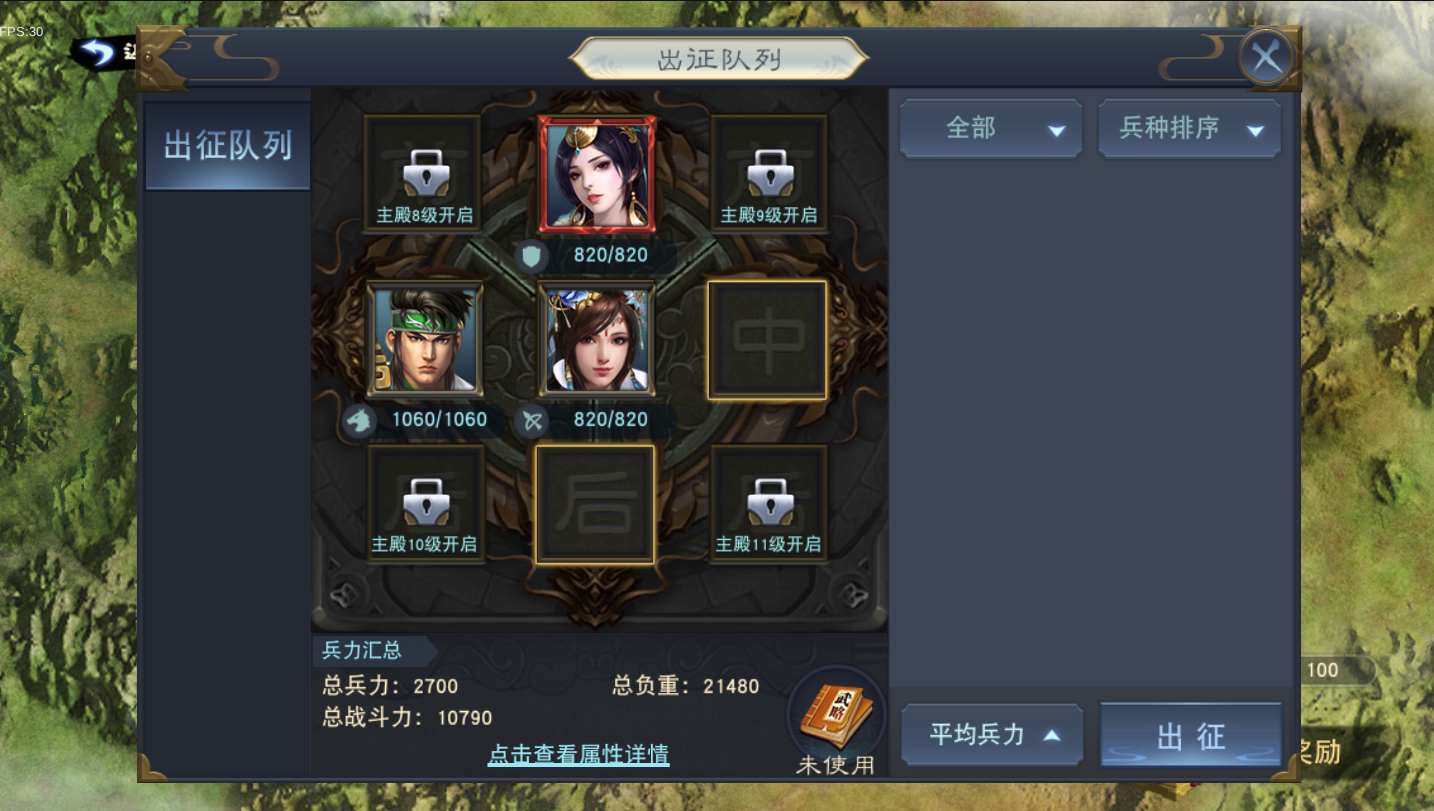The height and width of the screenshot is (811, 1434).
Task: Click the locked 主殿10级开启 slot
Action: point(425,505)
